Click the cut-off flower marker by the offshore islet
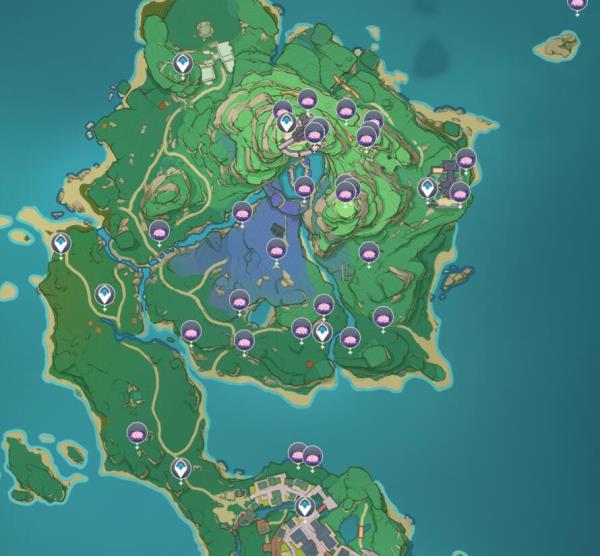600x556 pixels. click(x=577, y=4)
